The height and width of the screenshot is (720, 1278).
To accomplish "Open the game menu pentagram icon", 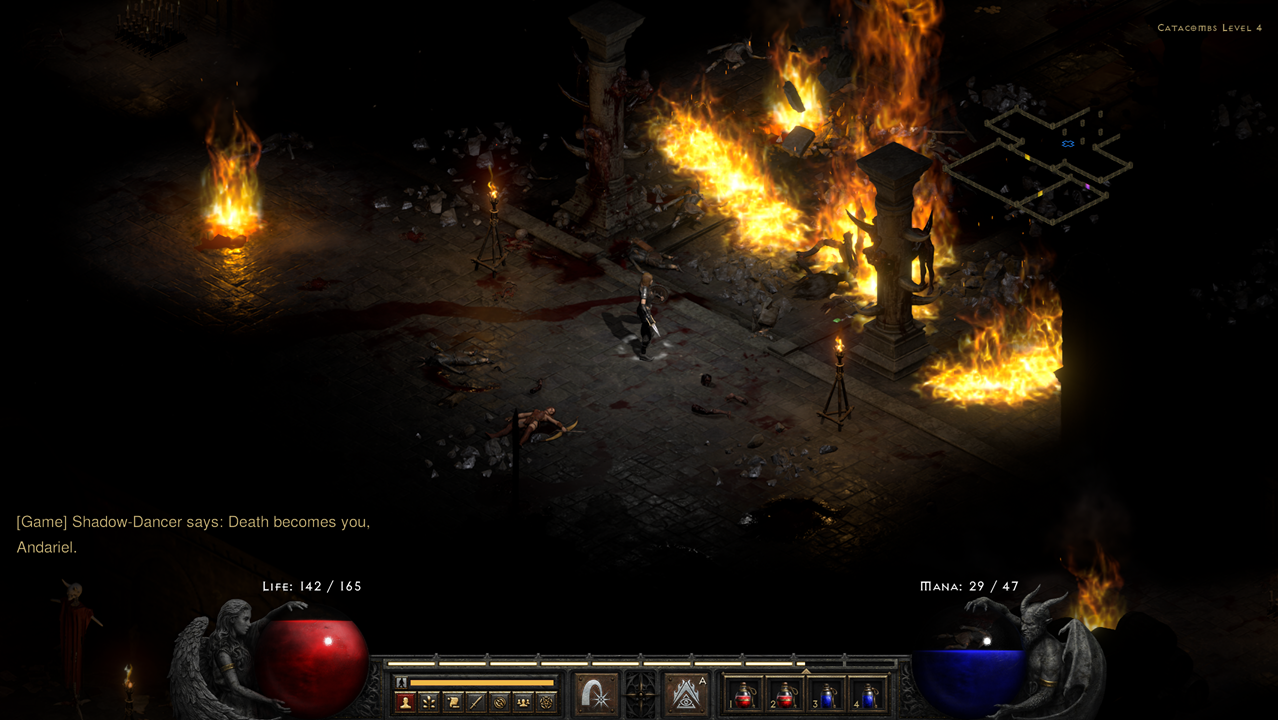I will (x=545, y=703).
